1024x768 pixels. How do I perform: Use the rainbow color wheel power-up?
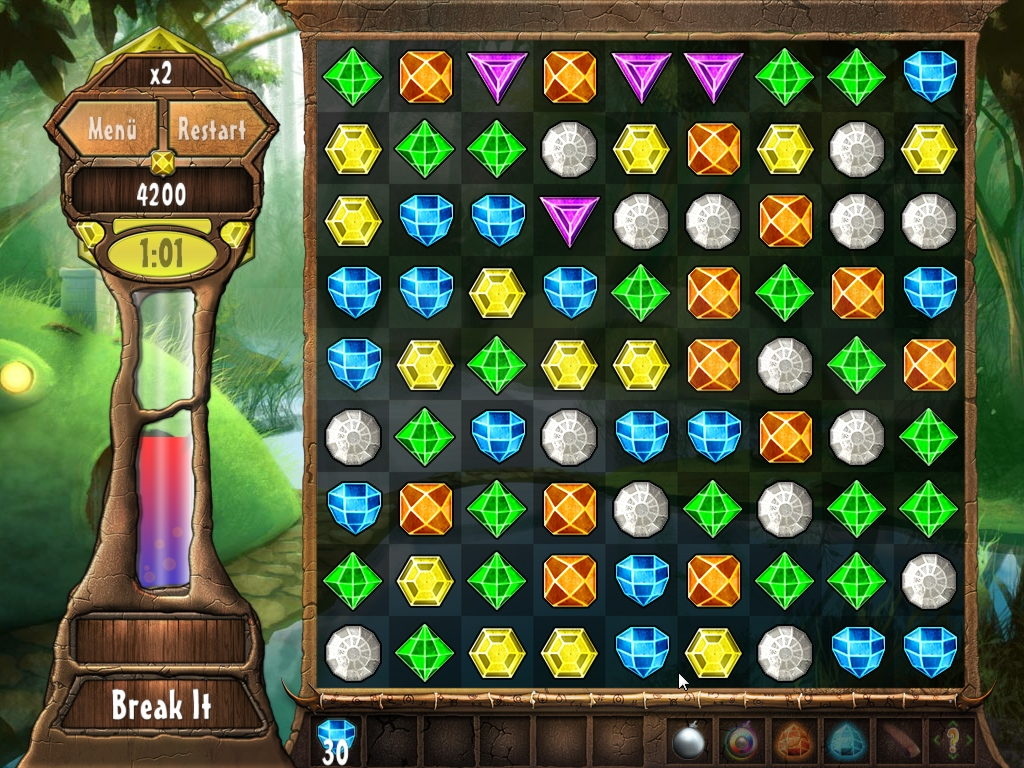(742, 742)
